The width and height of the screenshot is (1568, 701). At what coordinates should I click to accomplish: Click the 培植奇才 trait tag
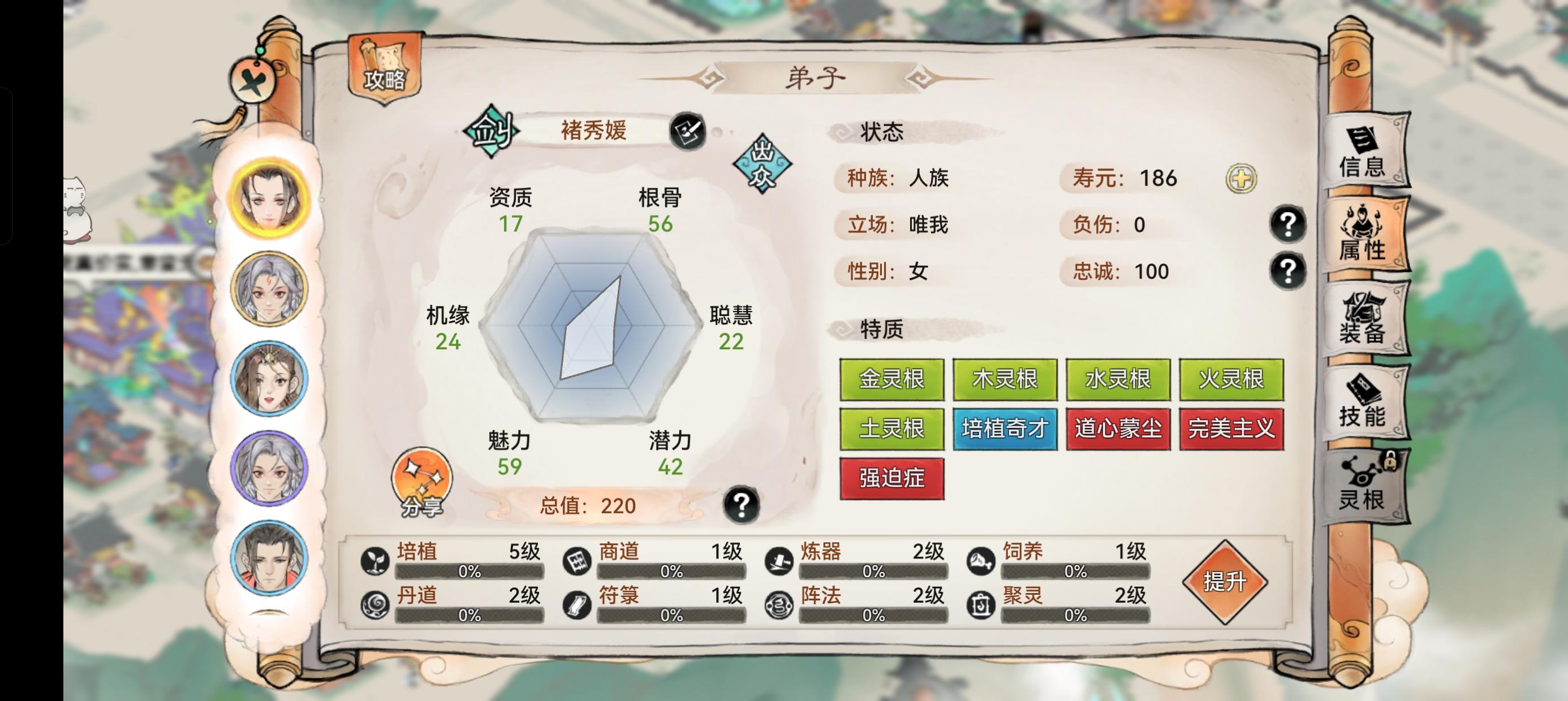(x=1005, y=429)
